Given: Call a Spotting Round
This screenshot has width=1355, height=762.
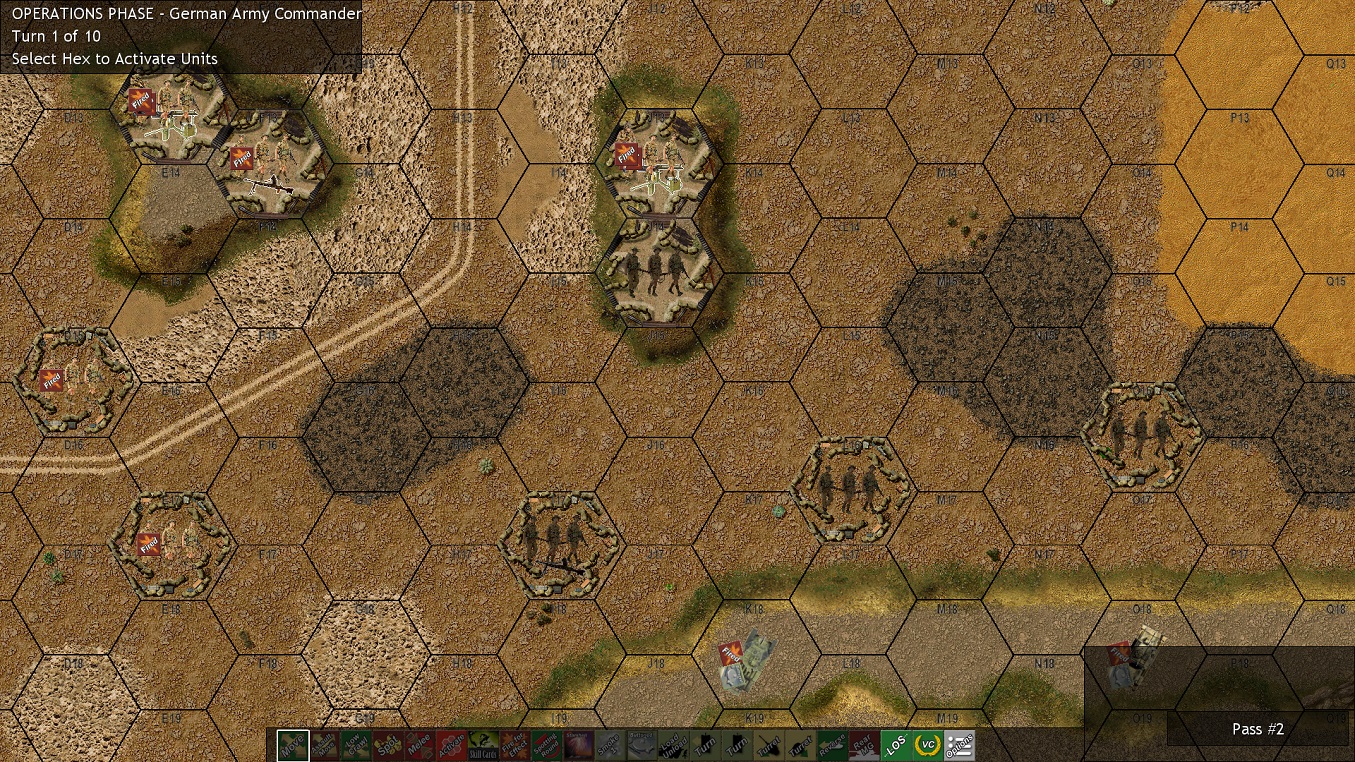Looking at the screenshot, I should coord(546,745).
